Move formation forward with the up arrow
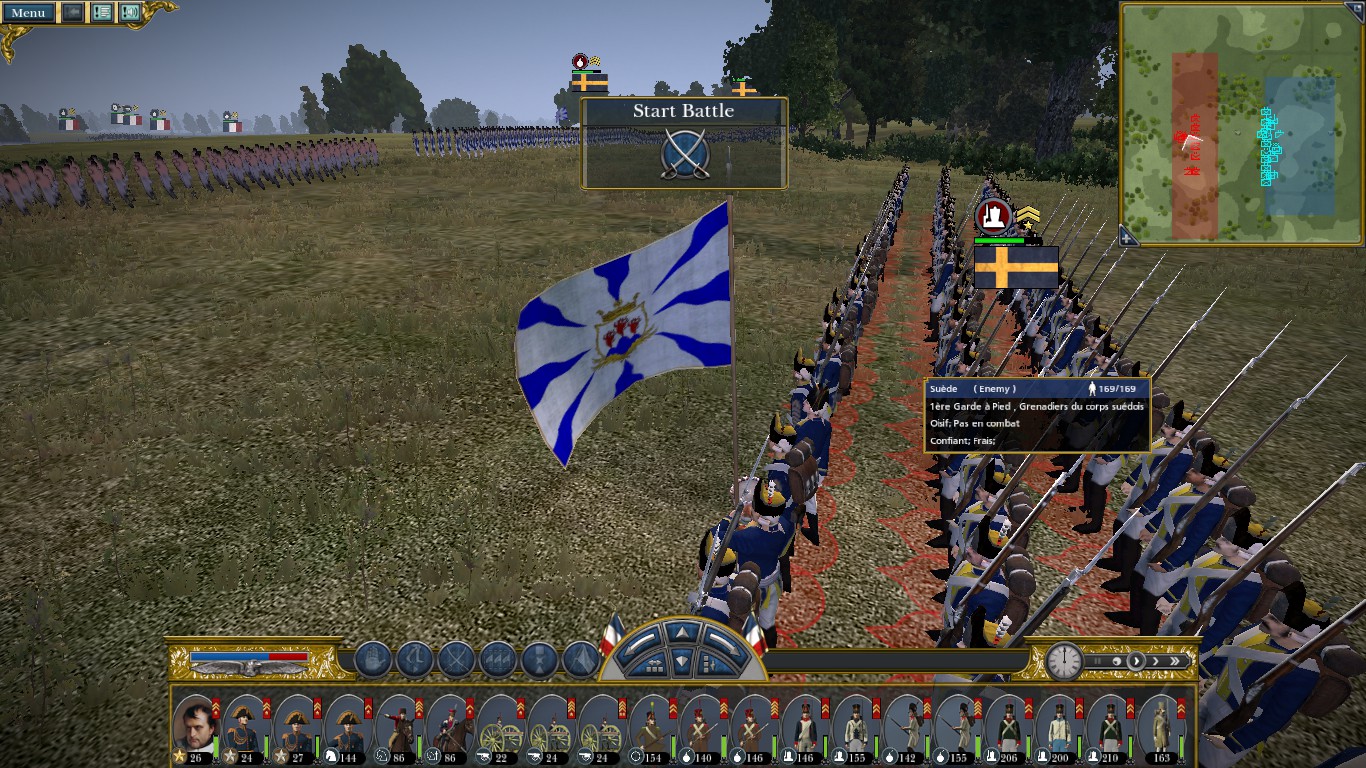 682,632
